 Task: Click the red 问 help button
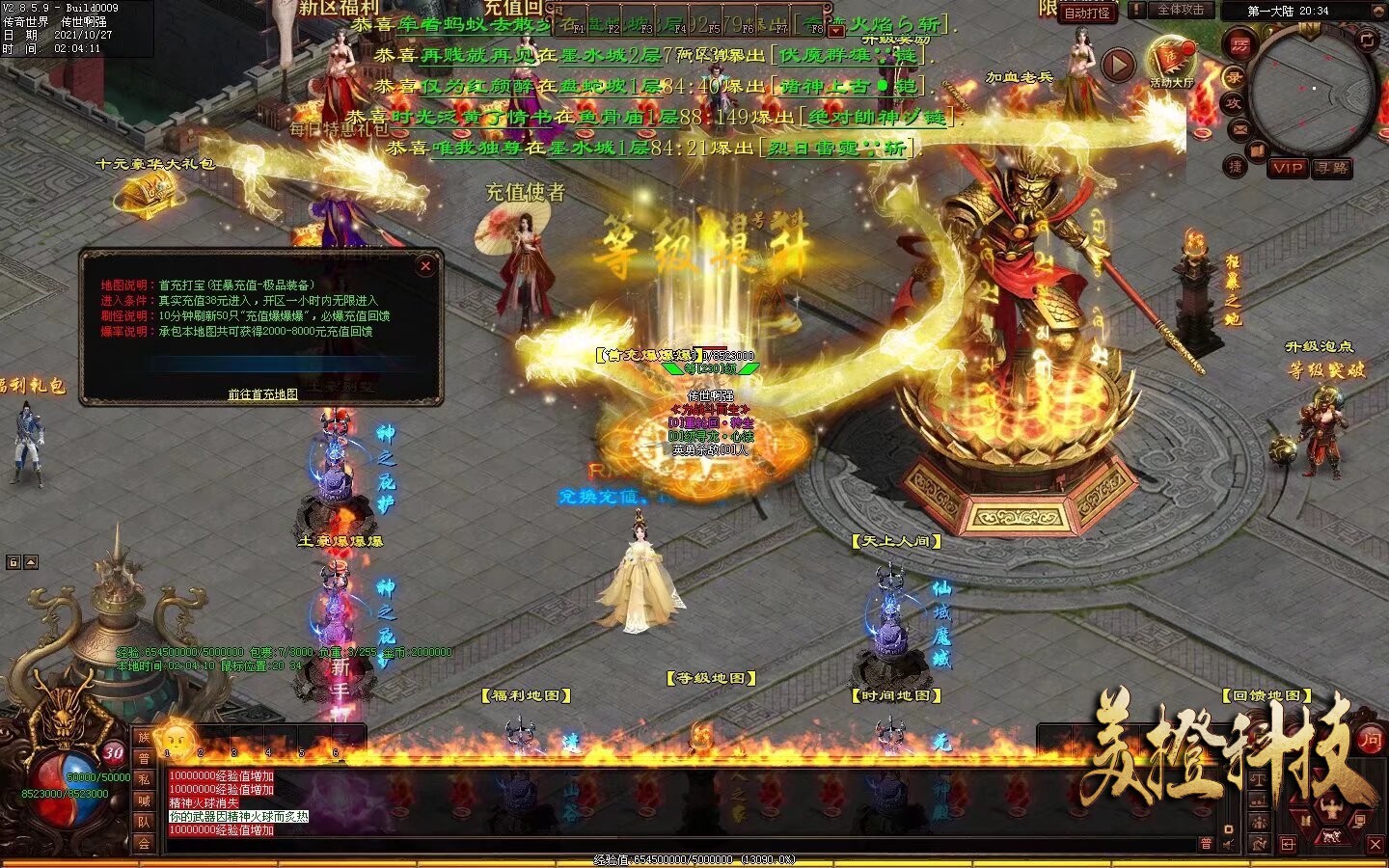coord(1370,741)
